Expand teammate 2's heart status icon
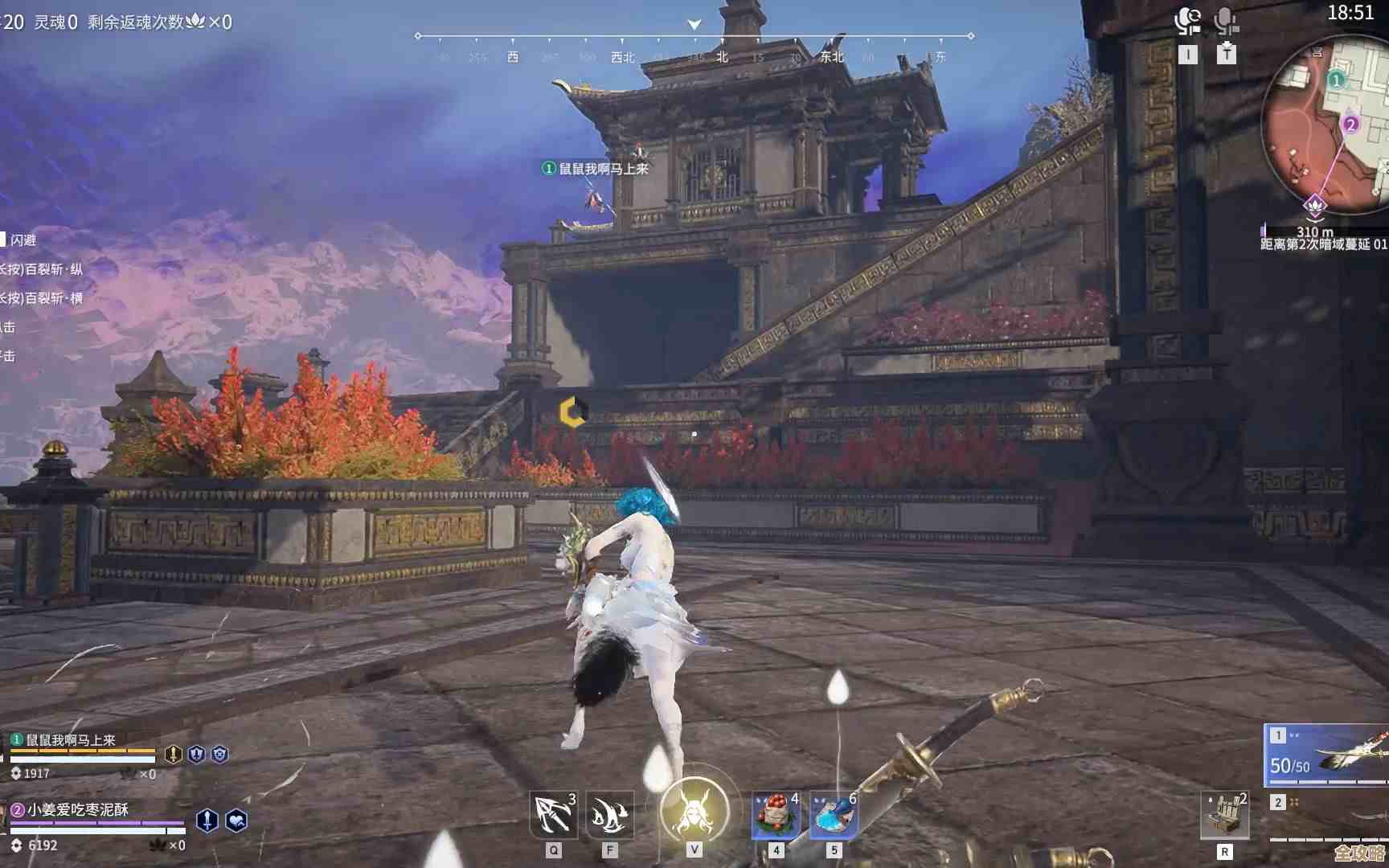Viewport: 1389px width, 868px height. [236, 821]
